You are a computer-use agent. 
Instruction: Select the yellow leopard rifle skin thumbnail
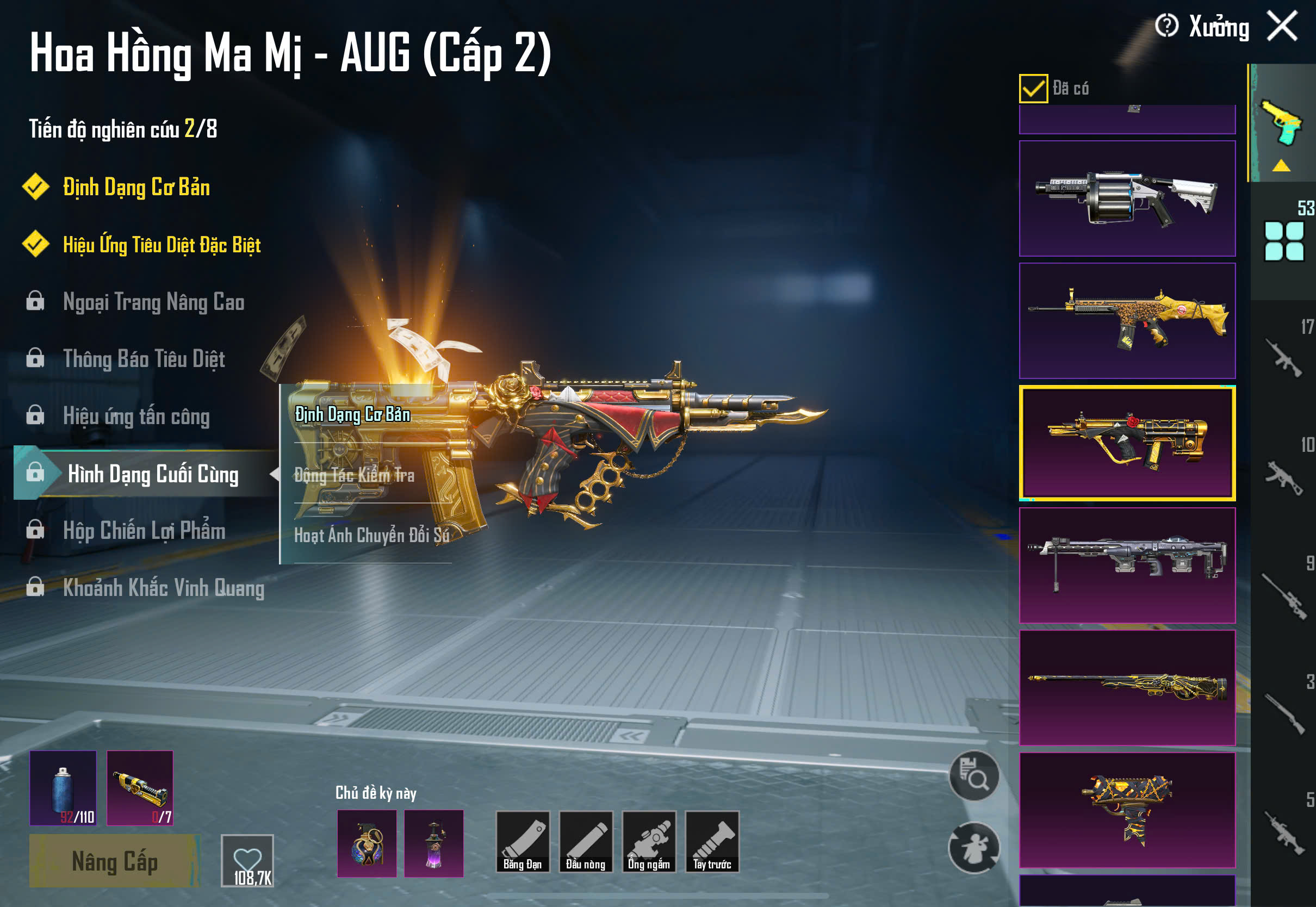1127,320
